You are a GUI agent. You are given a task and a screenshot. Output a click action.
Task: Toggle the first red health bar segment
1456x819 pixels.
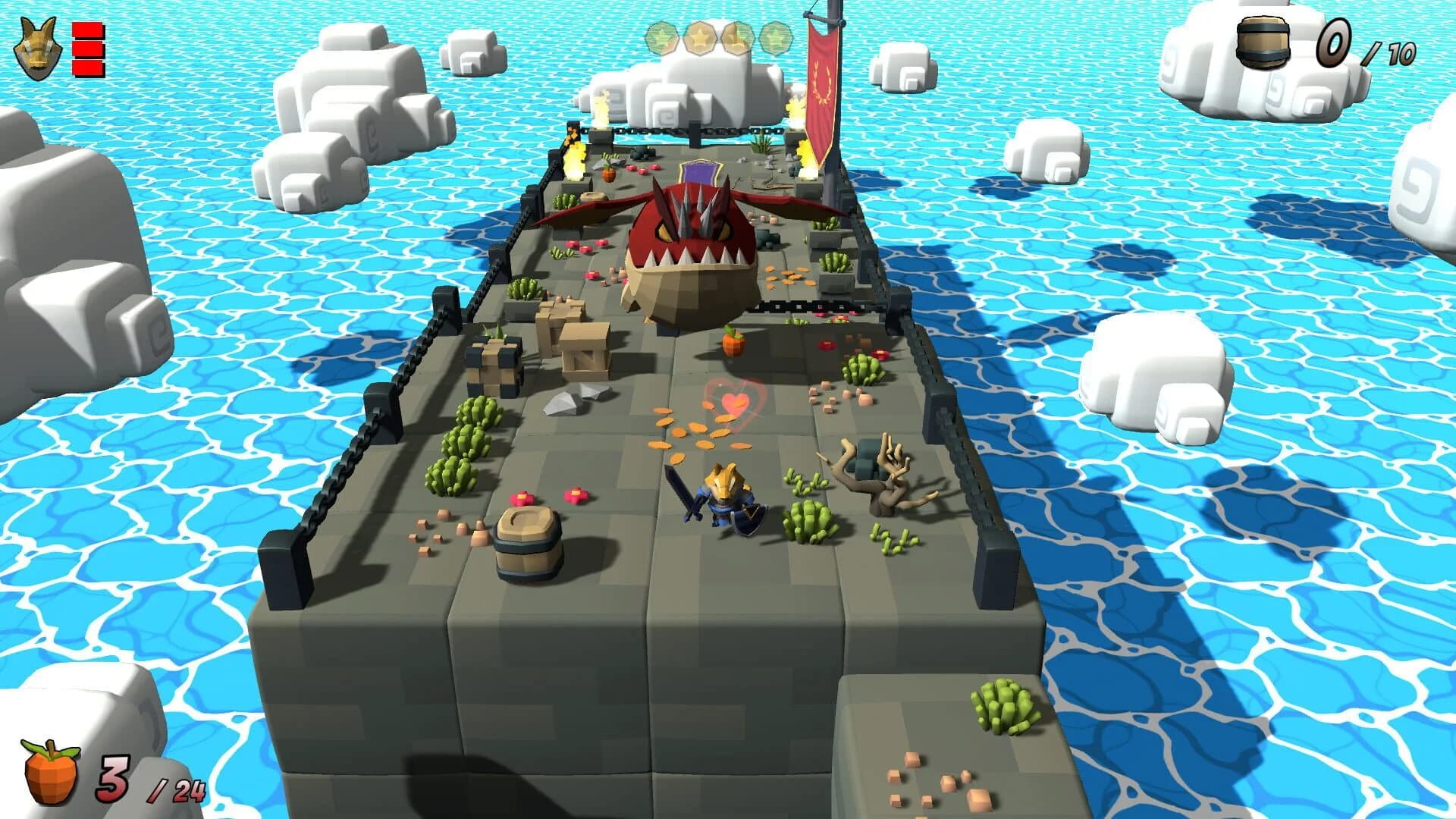86,28
